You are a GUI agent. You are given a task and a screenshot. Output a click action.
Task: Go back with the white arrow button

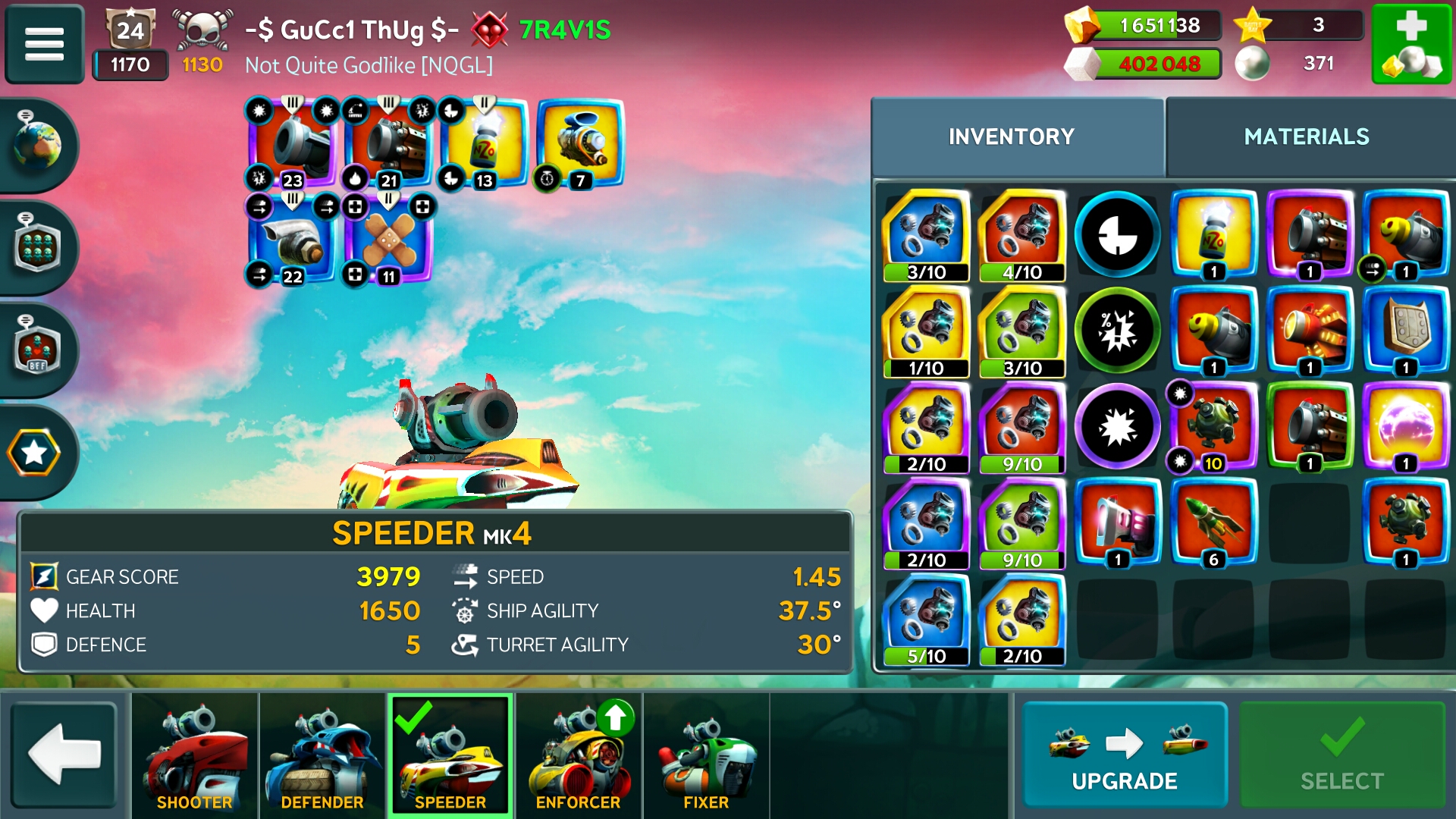coord(64,754)
